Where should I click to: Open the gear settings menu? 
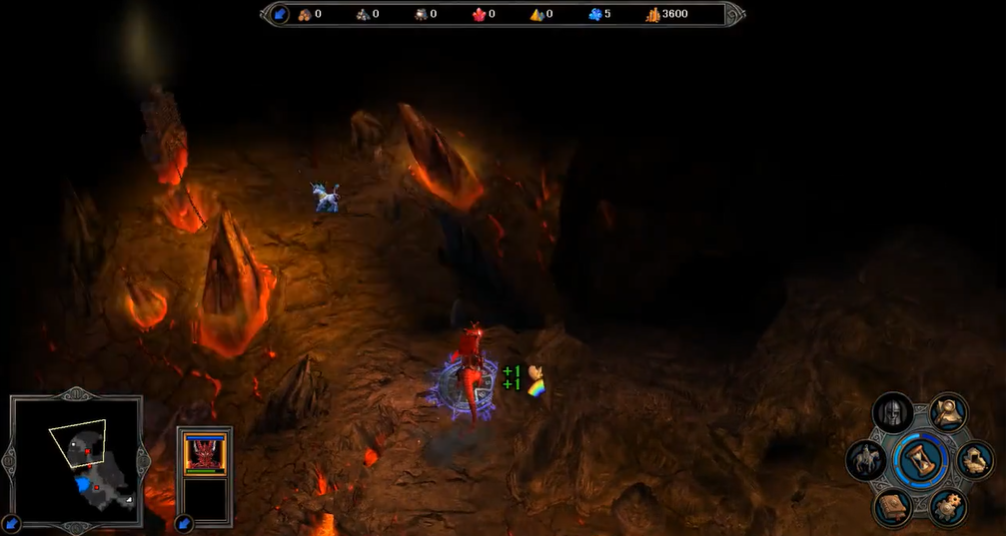pyautogui.click(x=947, y=507)
